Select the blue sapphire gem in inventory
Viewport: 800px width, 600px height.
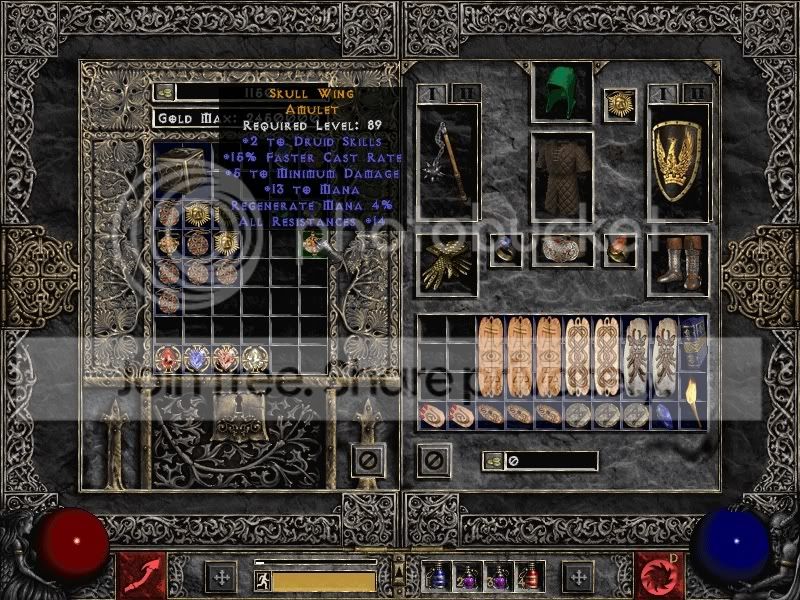pos(662,413)
